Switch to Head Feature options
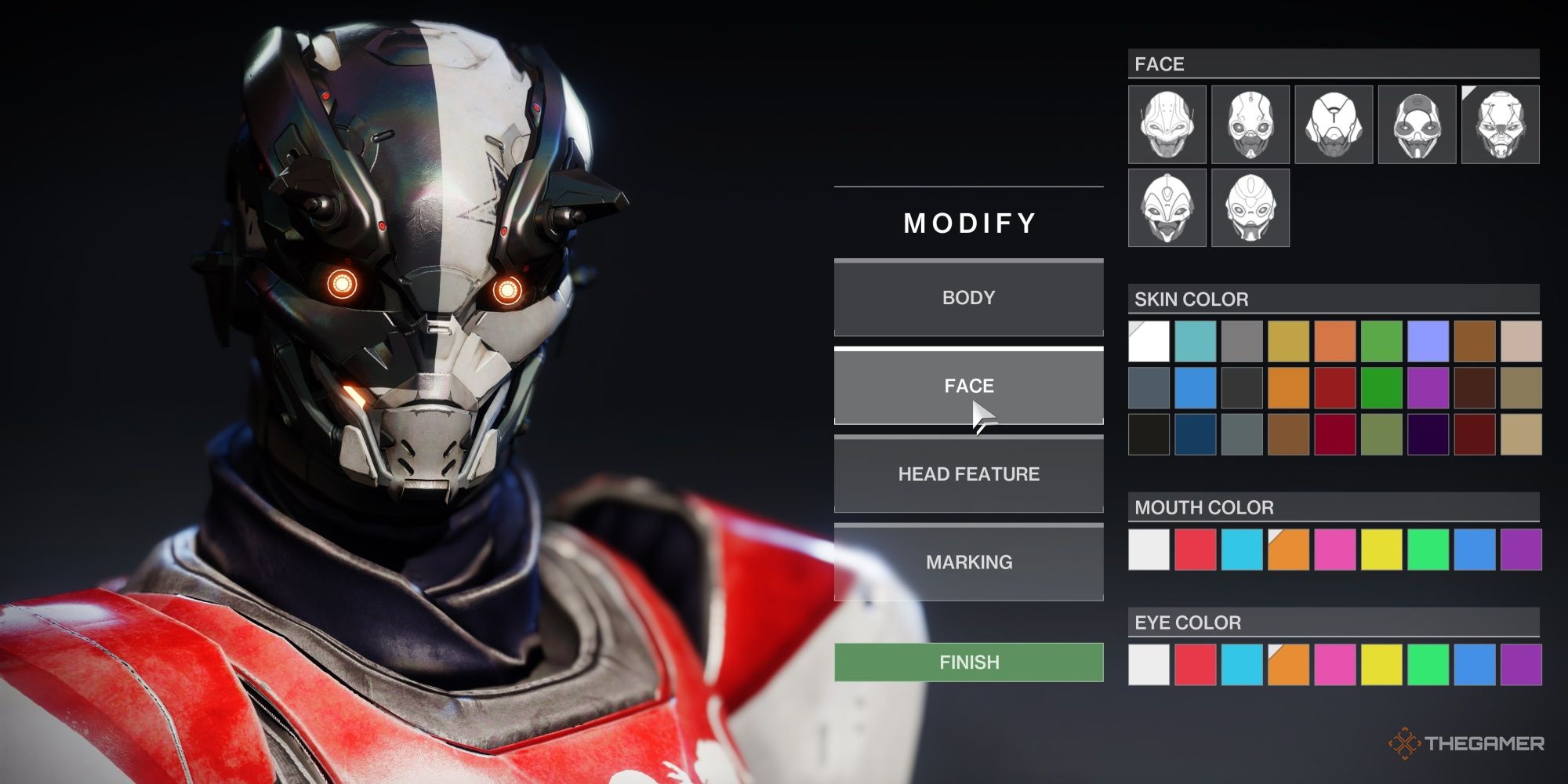The height and width of the screenshot is (784, 1568). tap(968, 474)
